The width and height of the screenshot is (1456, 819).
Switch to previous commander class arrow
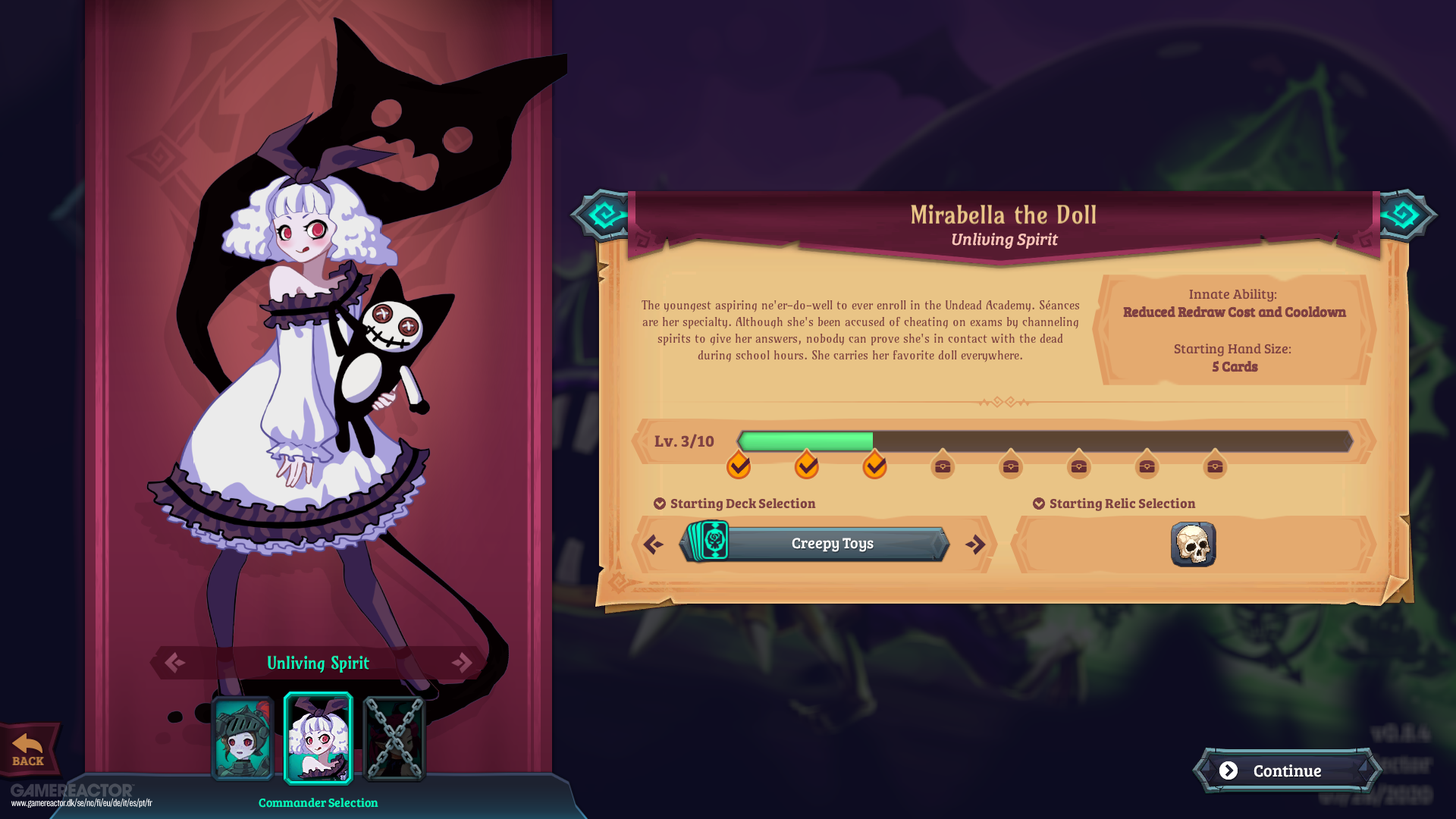pos(174,663)
